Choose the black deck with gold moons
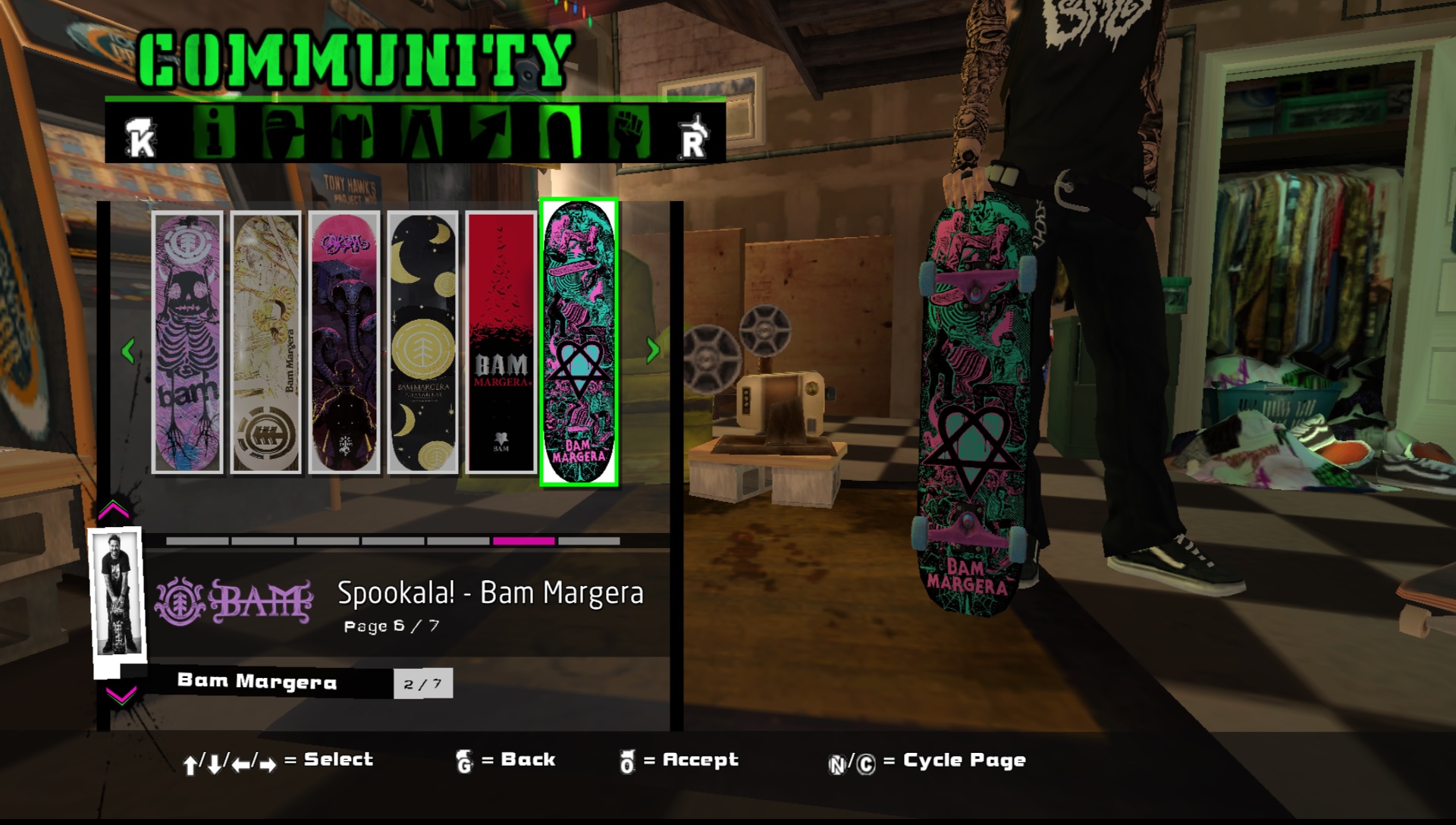 (x=422, y=343)
